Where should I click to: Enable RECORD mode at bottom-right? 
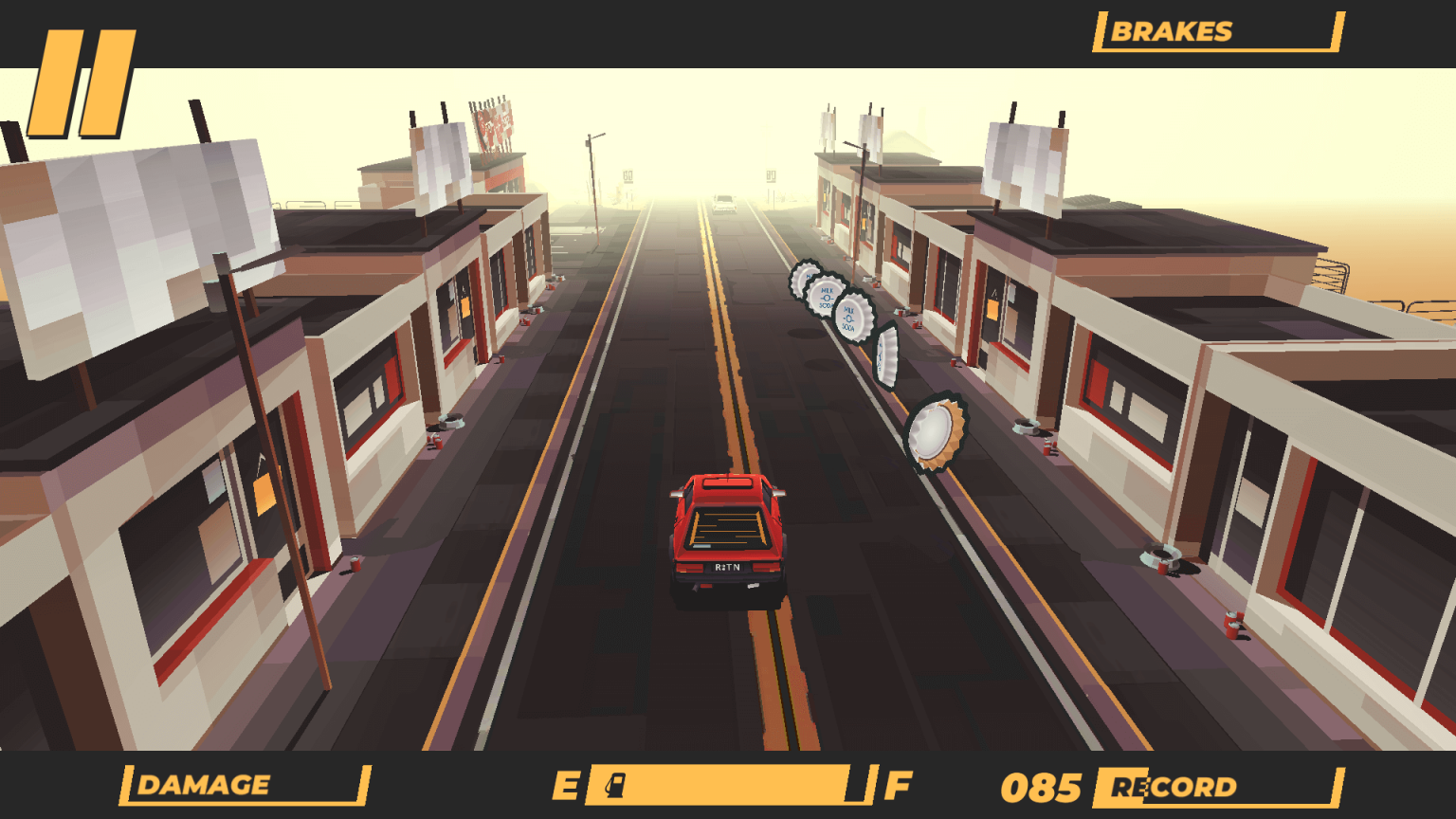(1175, 785)
